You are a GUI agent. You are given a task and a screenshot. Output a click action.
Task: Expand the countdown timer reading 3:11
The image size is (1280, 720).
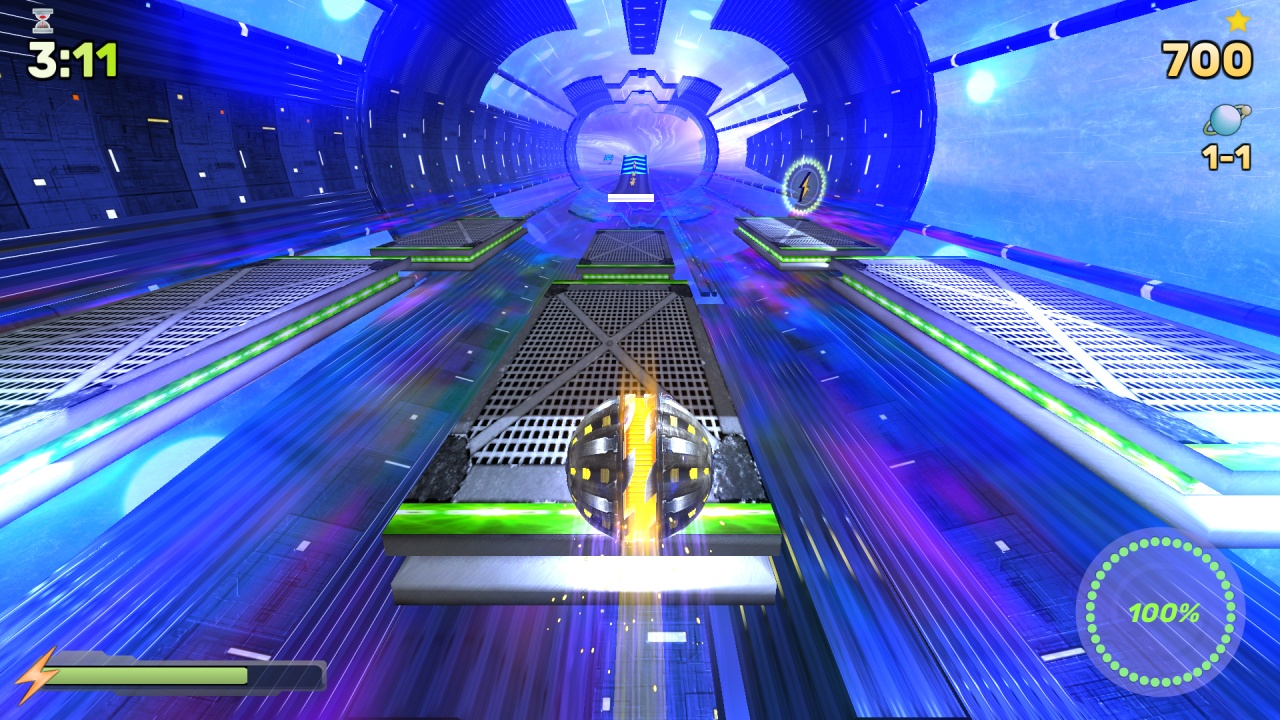point(71,57)
